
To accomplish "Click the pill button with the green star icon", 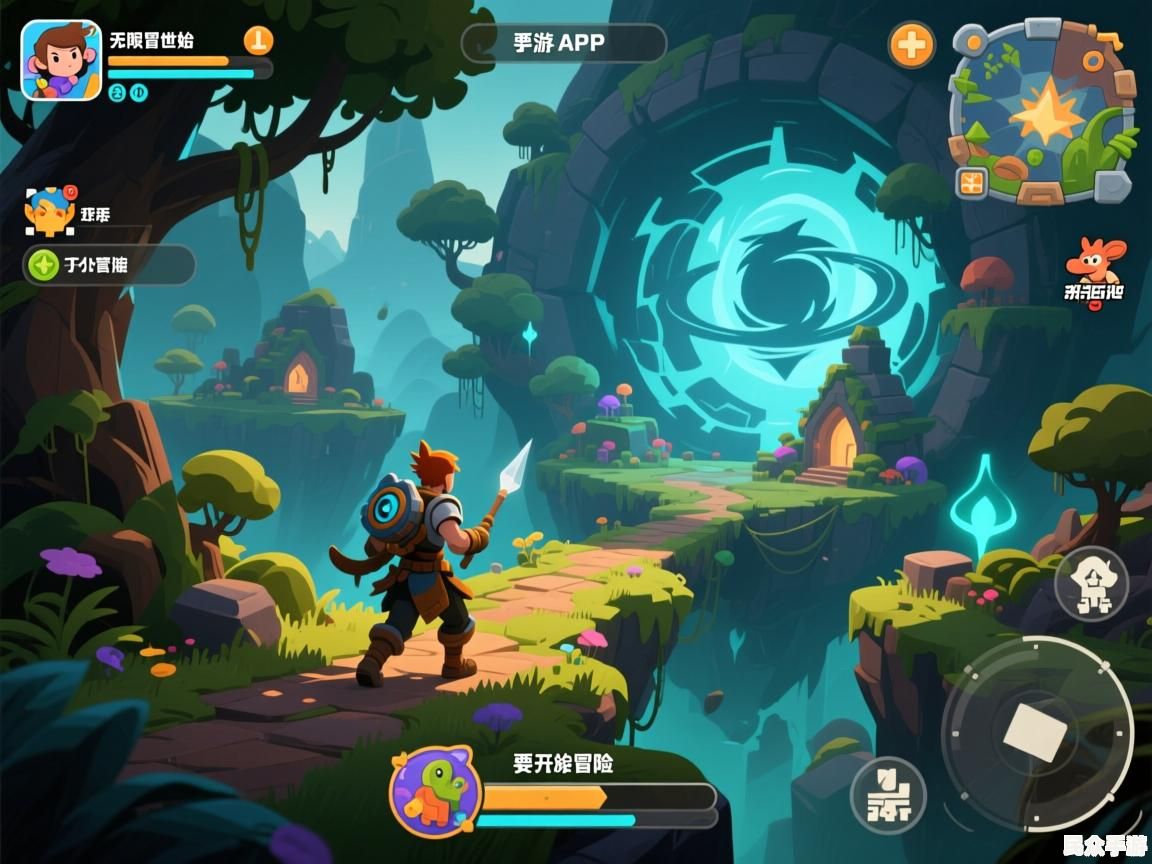I will coord(108,265).
